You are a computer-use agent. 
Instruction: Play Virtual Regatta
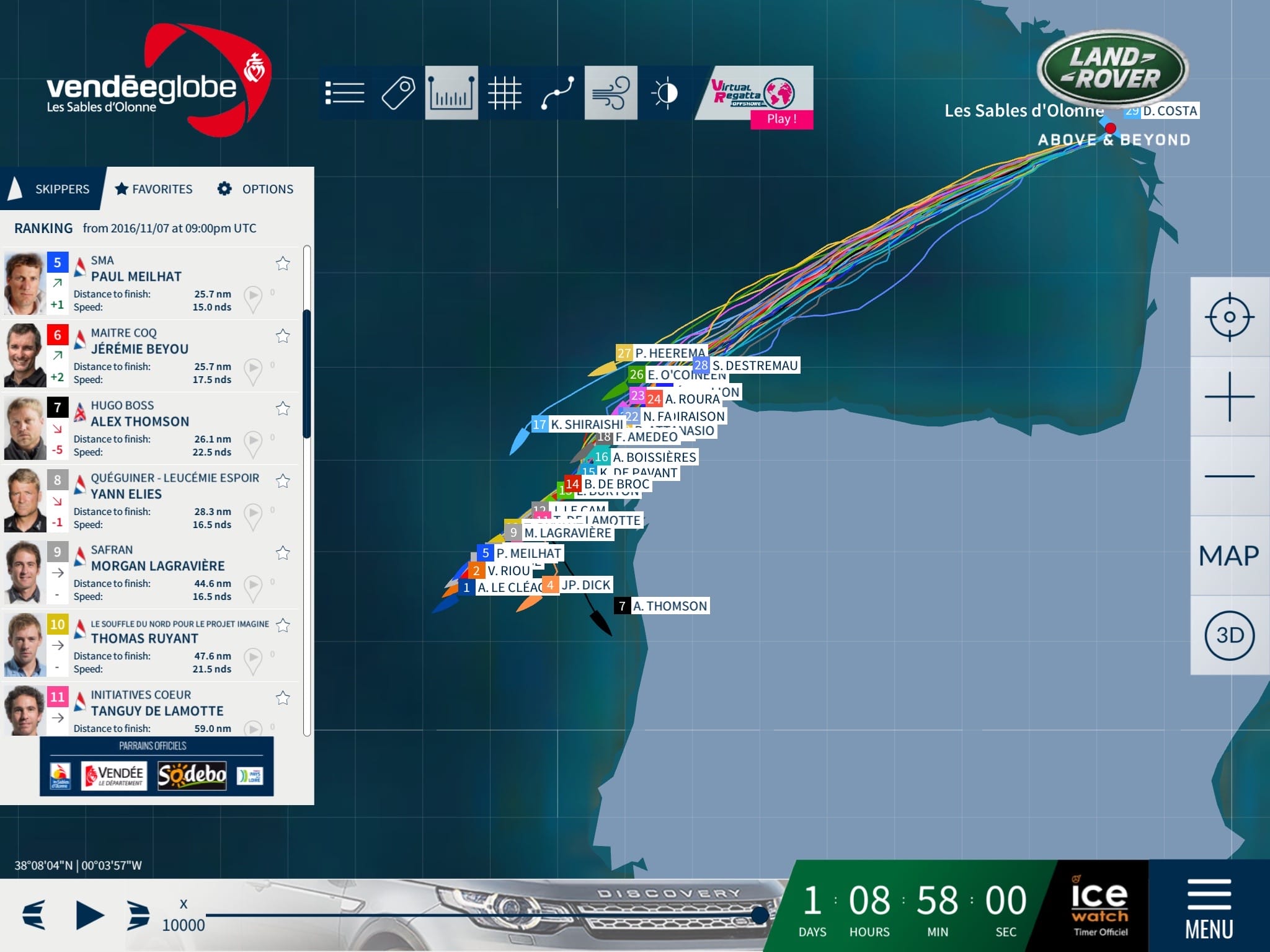tap(781, 118)
